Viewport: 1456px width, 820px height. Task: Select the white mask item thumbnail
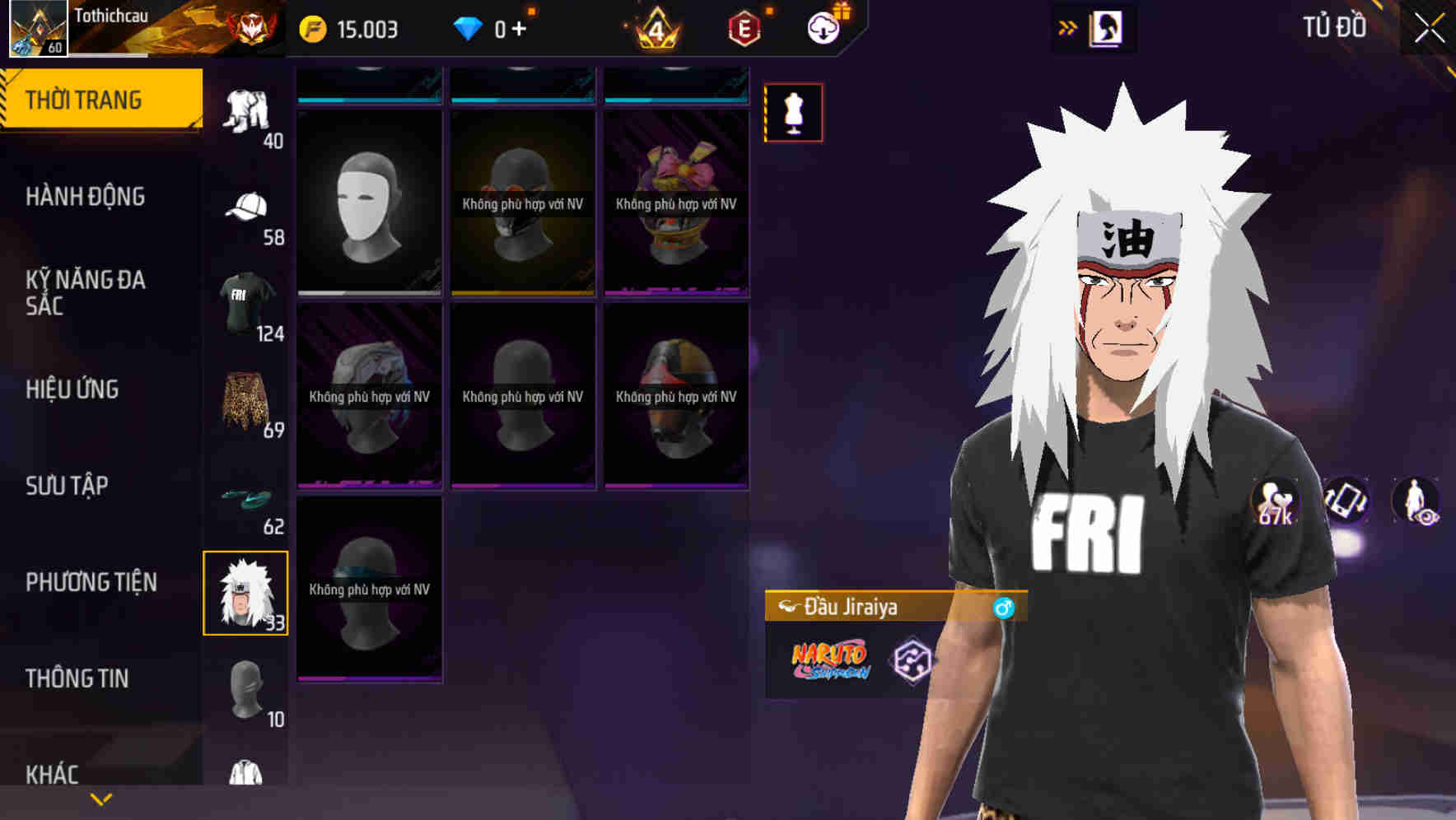(x=369, y=203)
